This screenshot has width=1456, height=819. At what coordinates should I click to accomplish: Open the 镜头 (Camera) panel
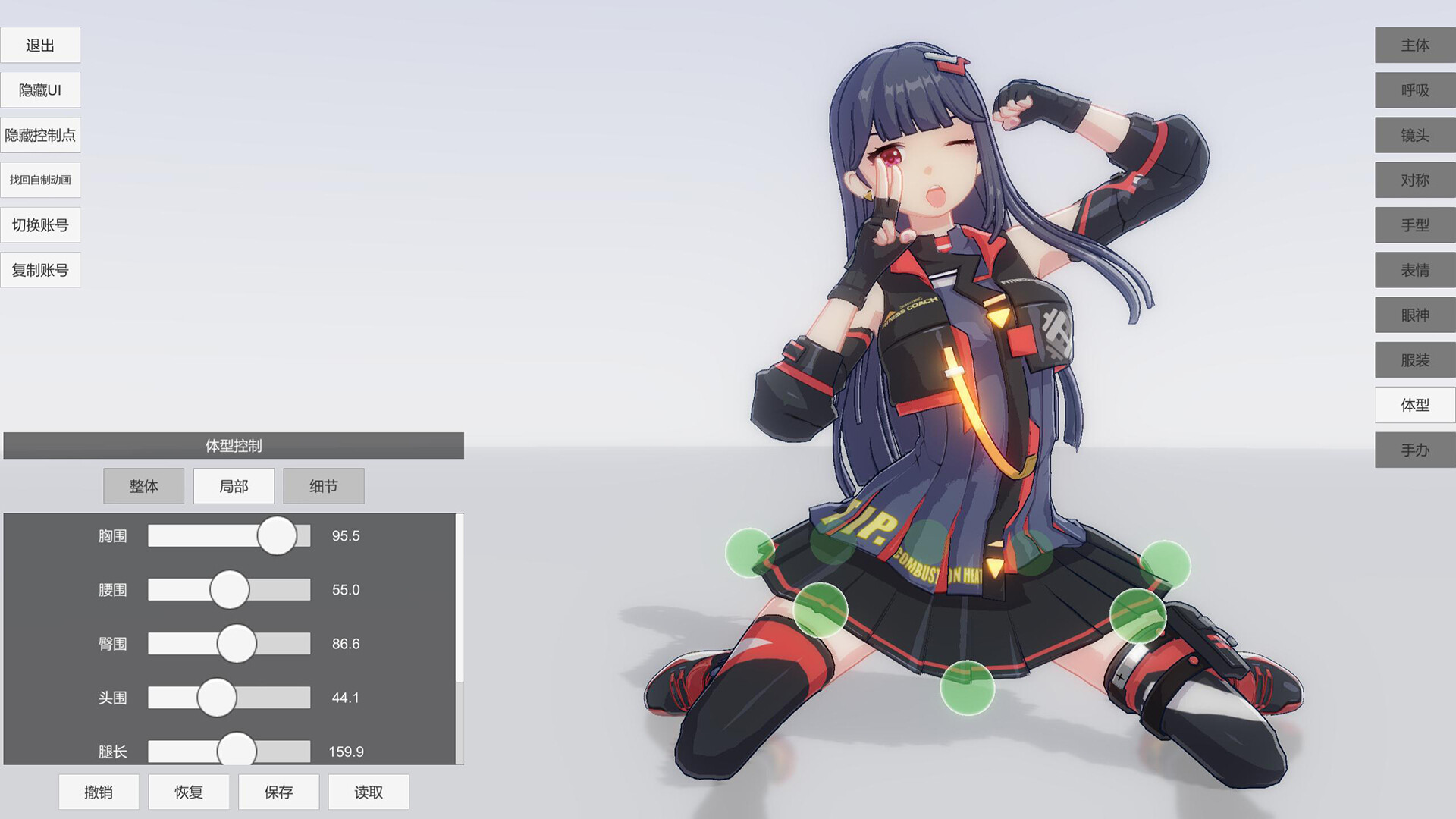[1414, 135]
